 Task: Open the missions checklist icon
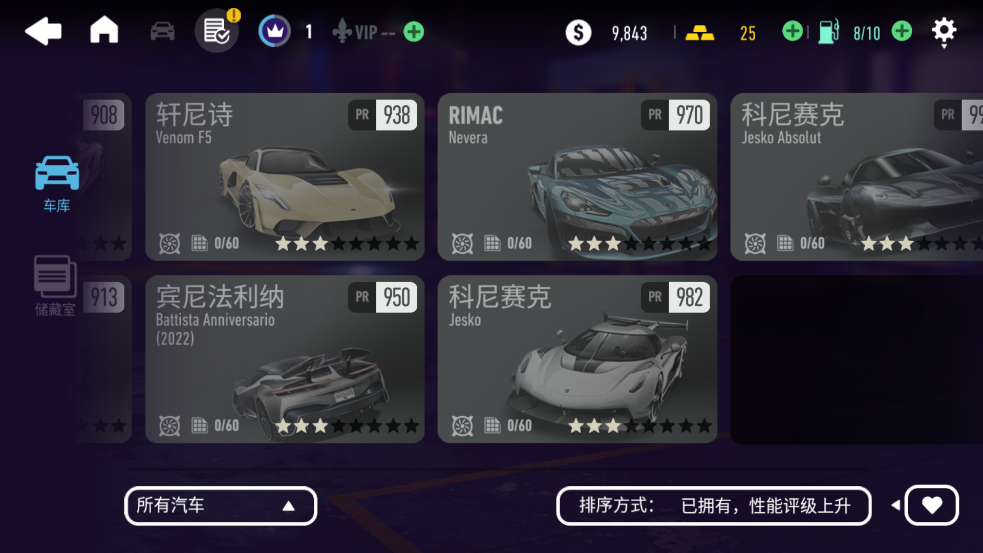point(217,32)
